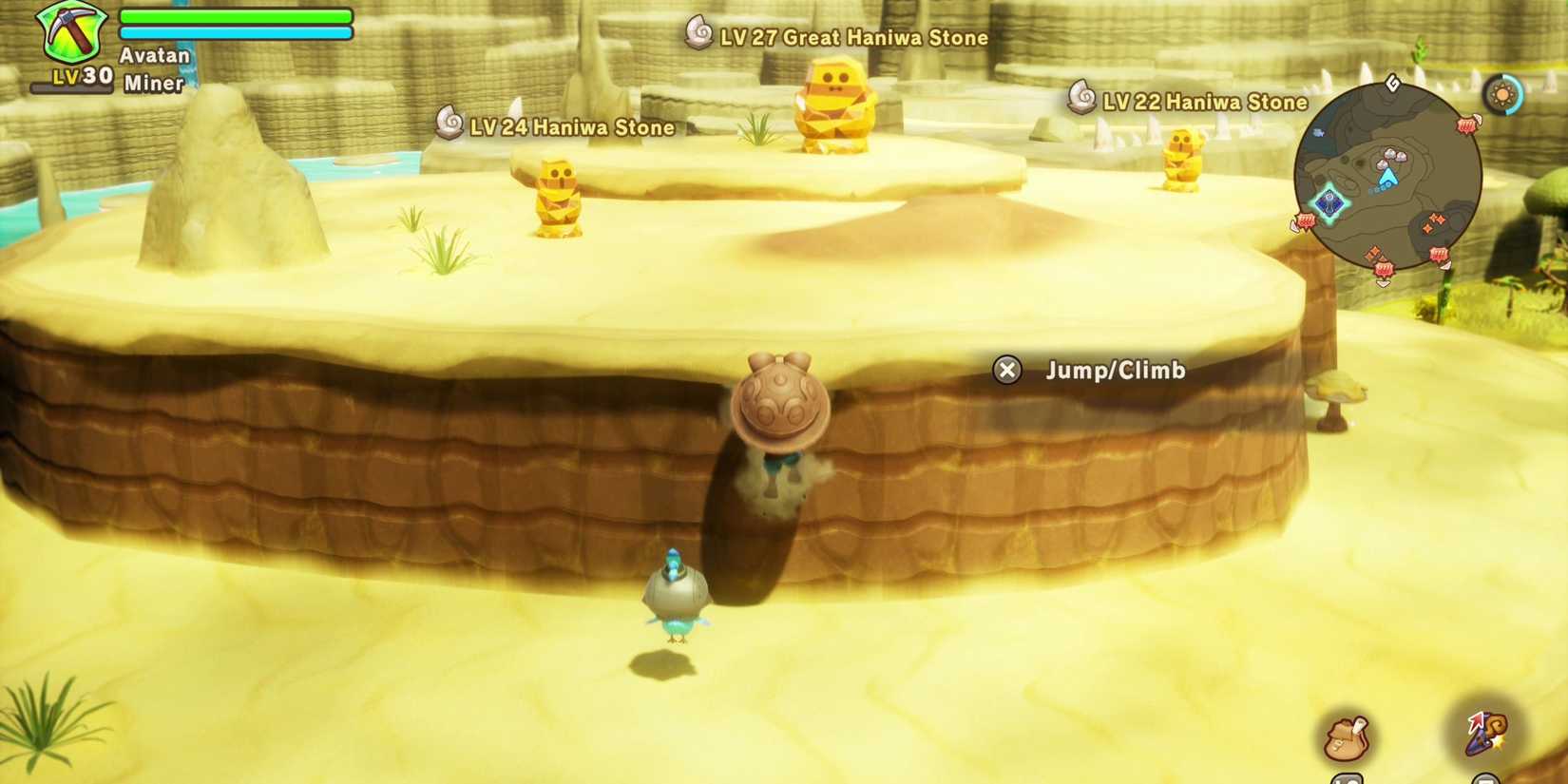Click the sun weather icon beside the minimap

click(1502, 94)
